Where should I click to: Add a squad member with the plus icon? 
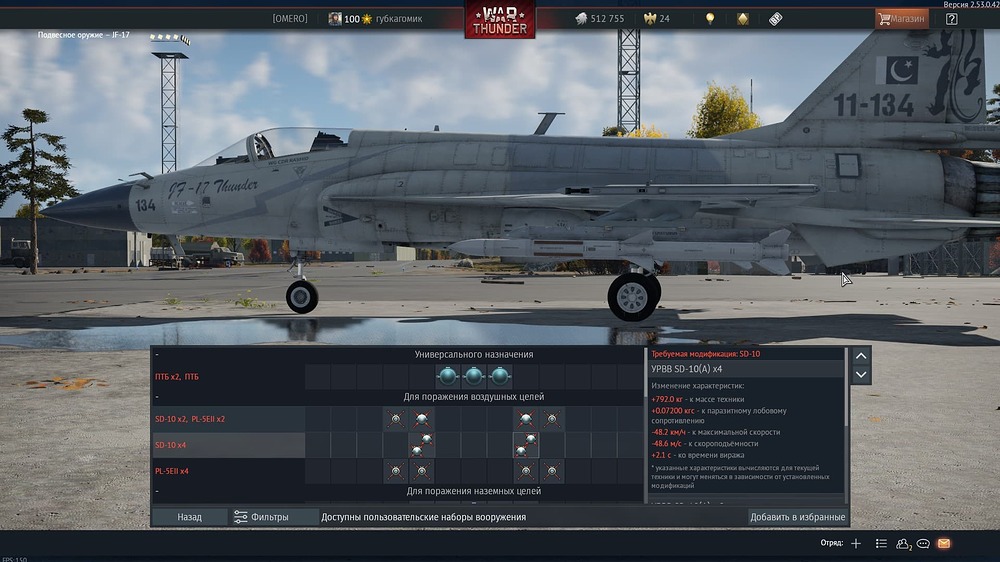(856, 543)
